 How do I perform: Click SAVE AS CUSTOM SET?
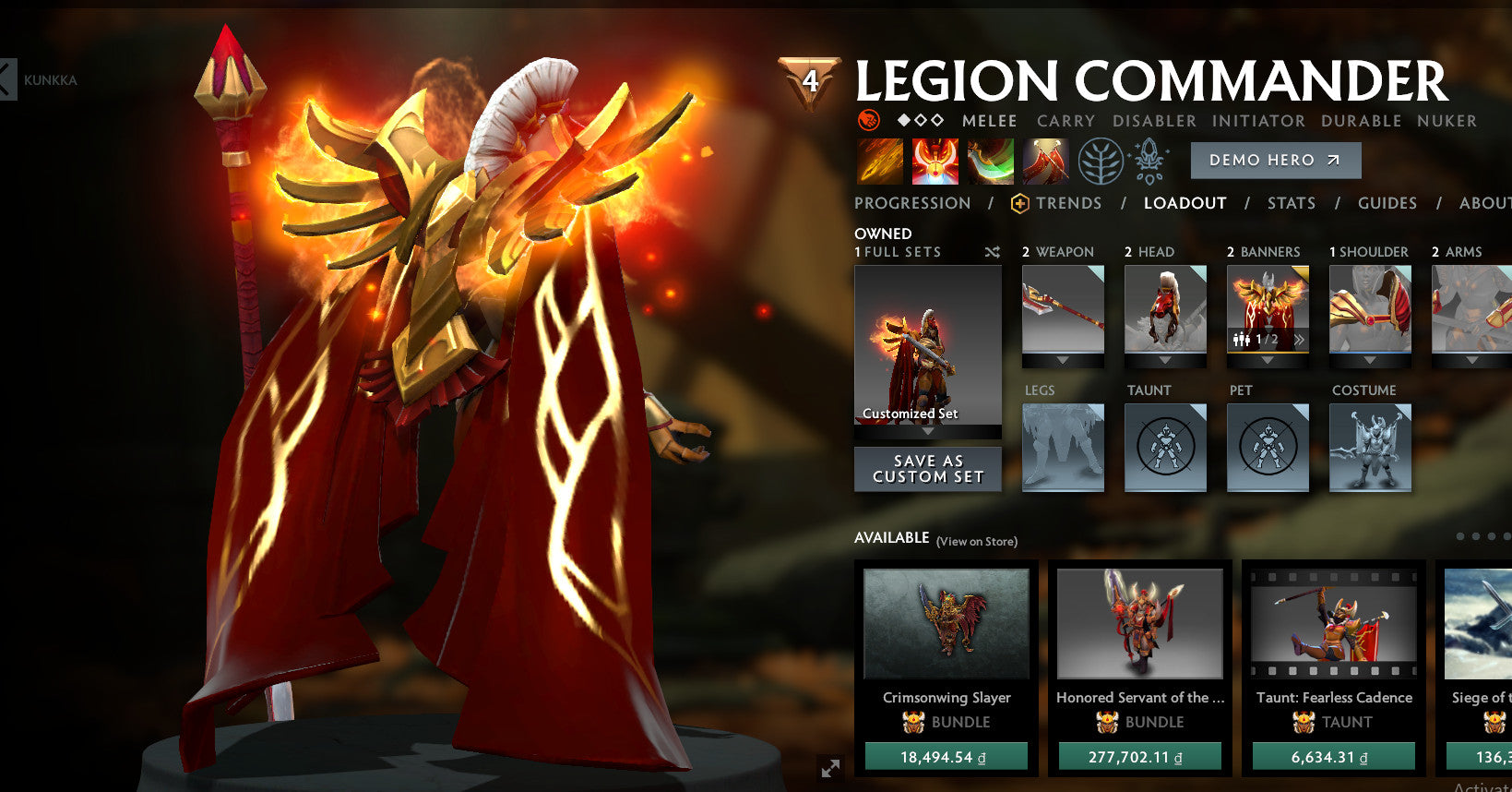(x=927, y=469)
